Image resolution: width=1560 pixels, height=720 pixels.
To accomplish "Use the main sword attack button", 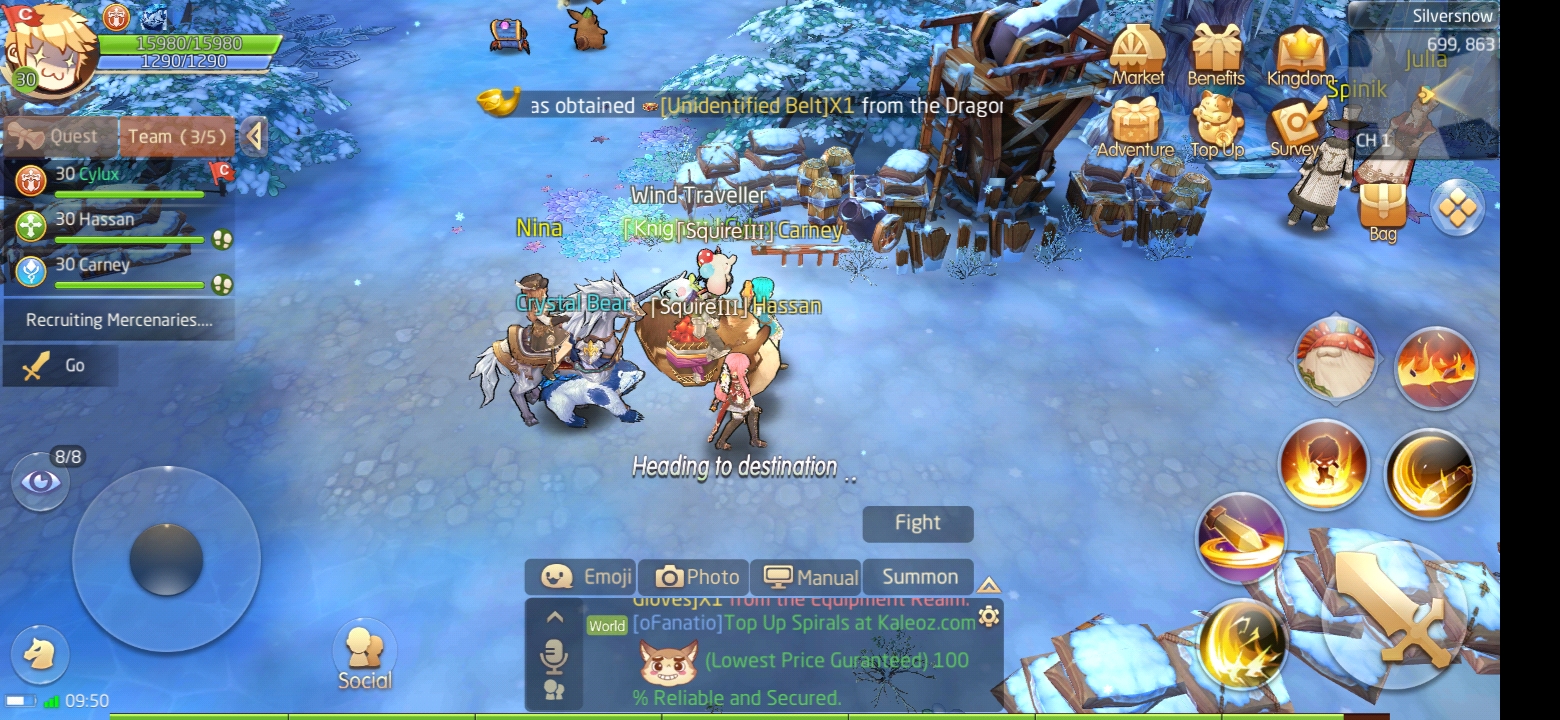I will pos(1393,611).
